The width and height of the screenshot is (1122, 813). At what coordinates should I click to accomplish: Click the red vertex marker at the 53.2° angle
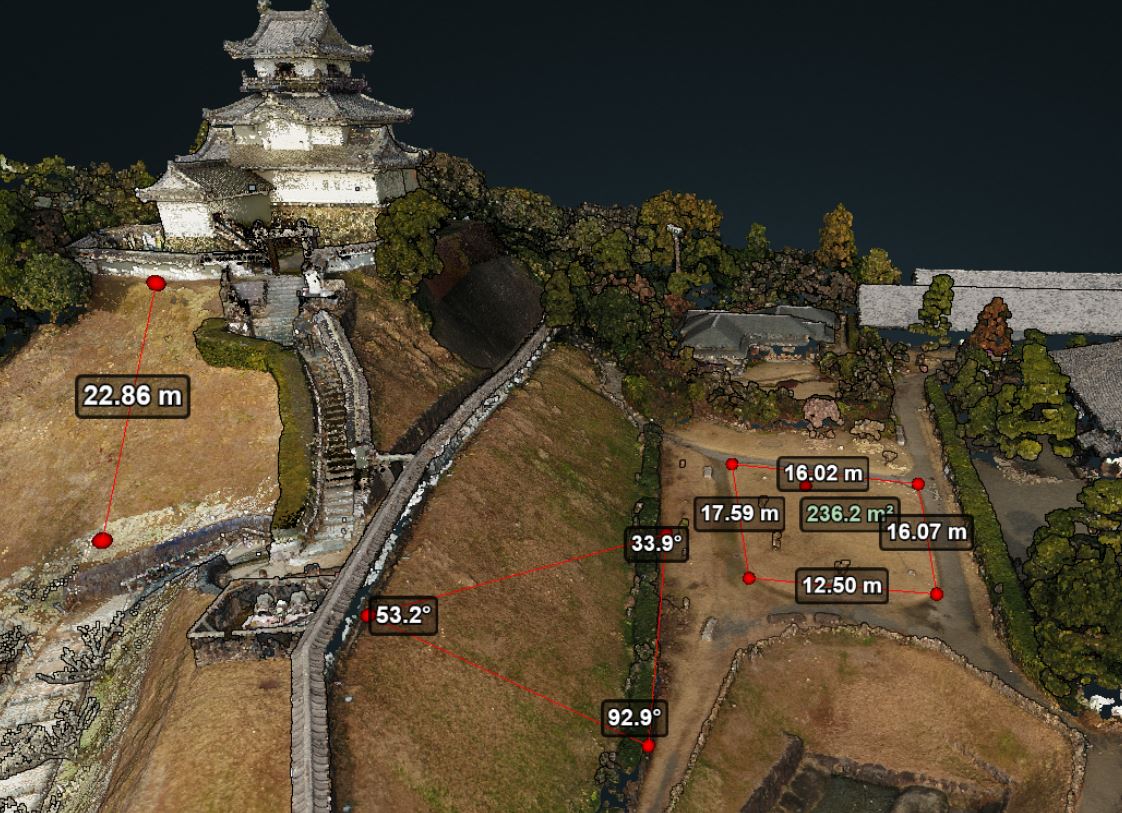pos(367,615)
